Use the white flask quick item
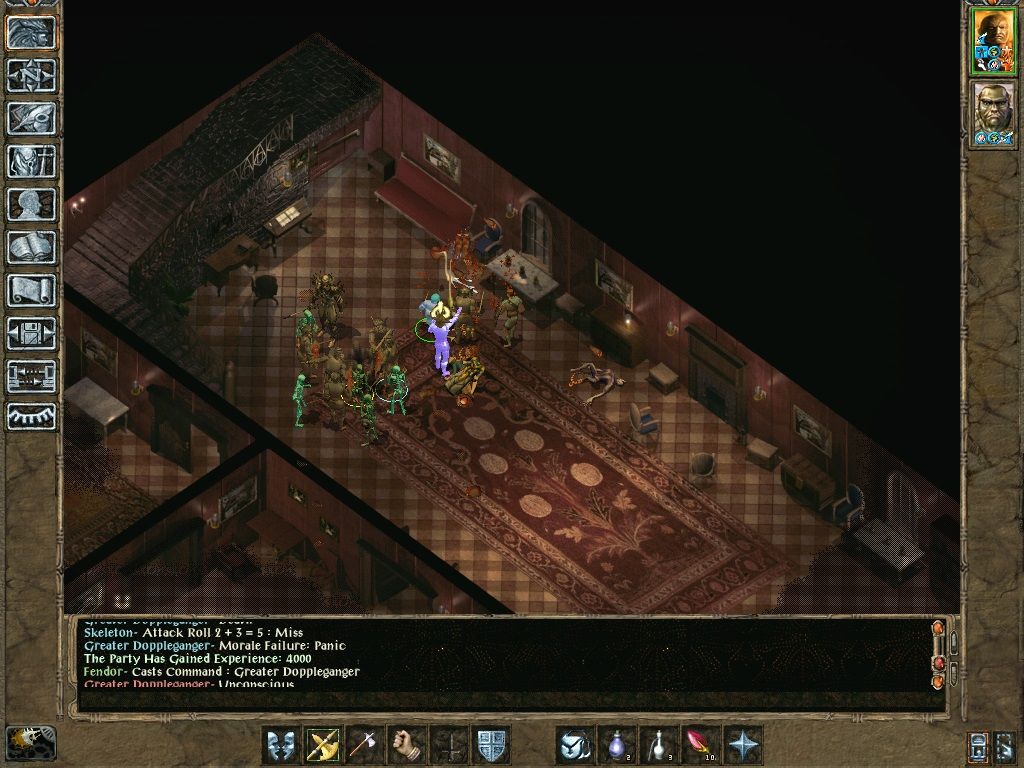The width and height of the screenshot is (1024, 768). tap(659, 745)
